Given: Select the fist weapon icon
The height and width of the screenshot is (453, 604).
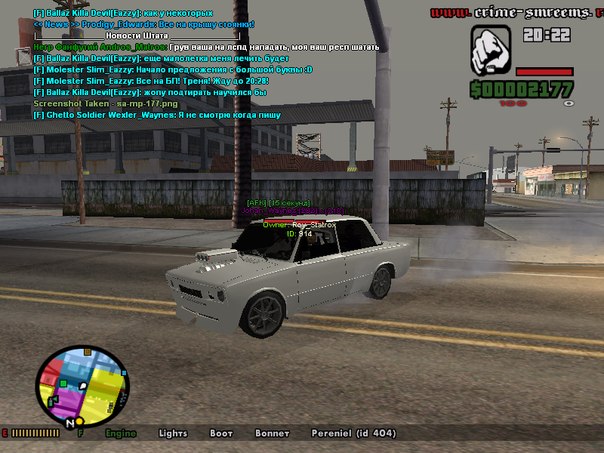Looking at the screenshot, I should [490, 49].
